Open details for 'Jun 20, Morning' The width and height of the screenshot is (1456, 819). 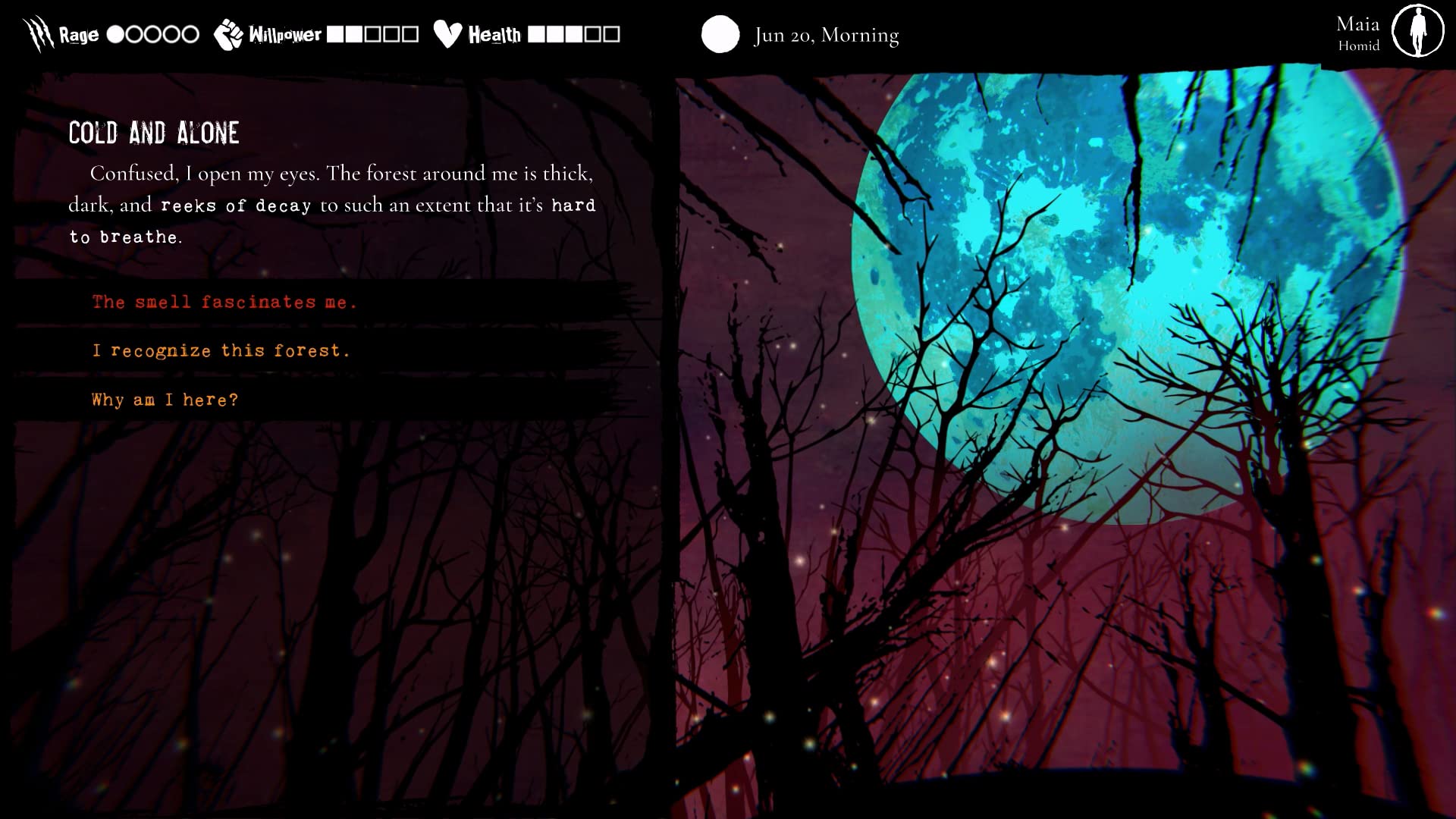pyautogui.click(x=825, y=35)
